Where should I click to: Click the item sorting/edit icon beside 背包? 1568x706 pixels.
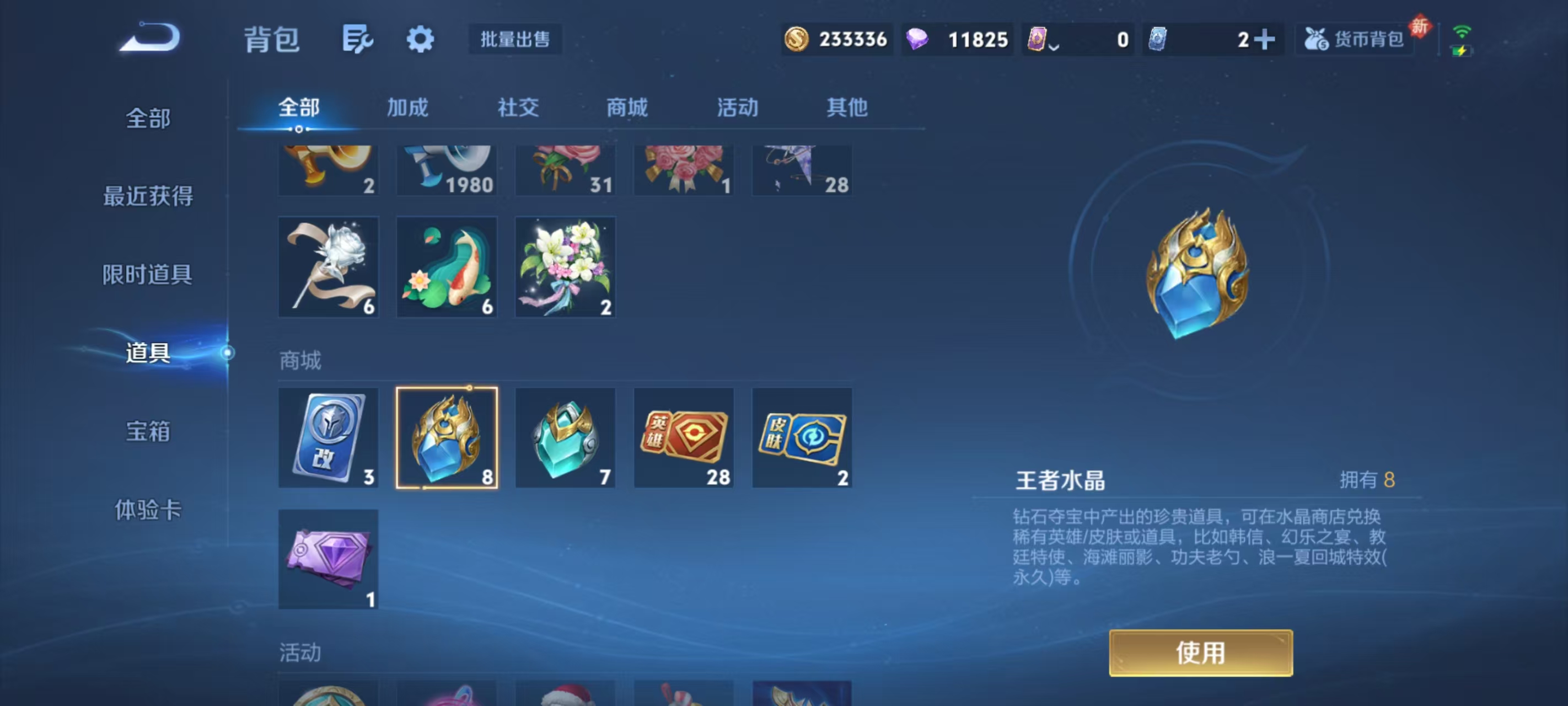(358, 39)
